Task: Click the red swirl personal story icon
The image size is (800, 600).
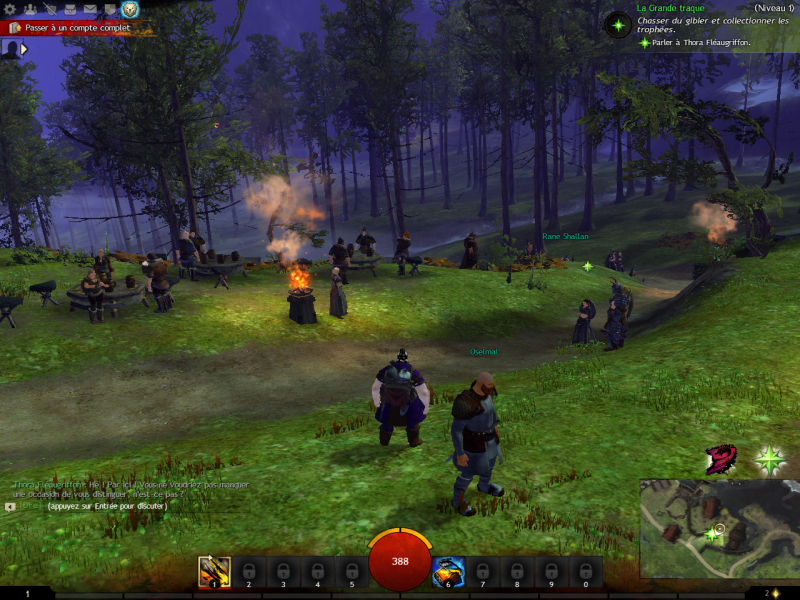Action: tap(722, 460)
